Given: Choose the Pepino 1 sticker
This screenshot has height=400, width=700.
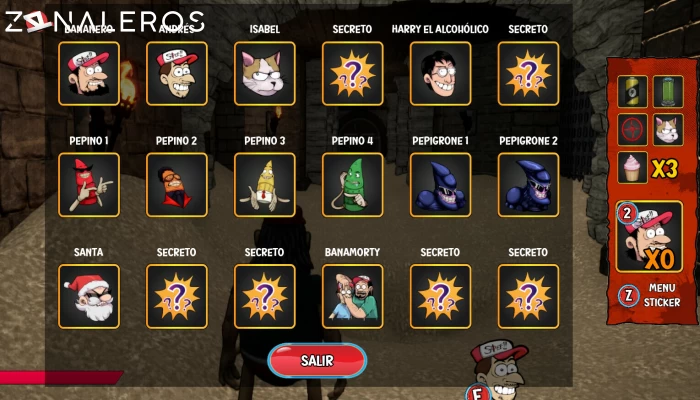Looking at the screenshot, I should [89, 185].
